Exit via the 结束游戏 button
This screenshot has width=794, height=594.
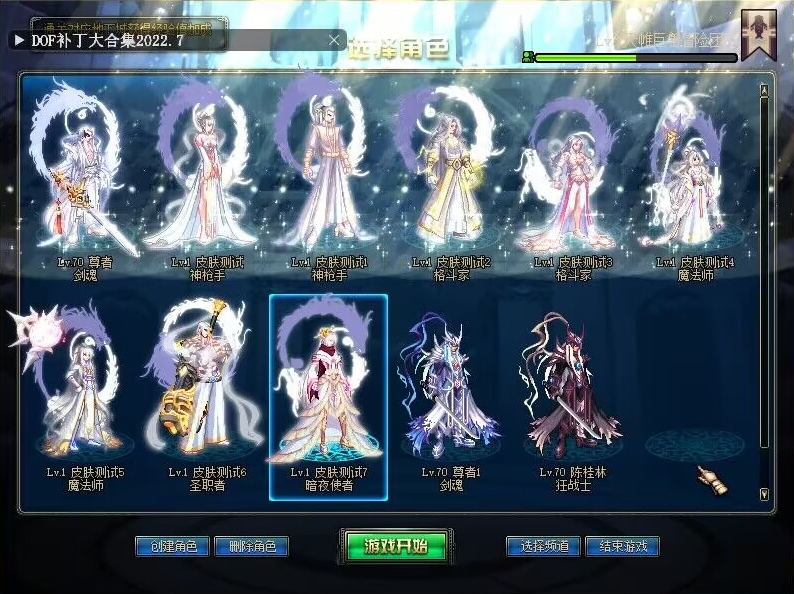pyautogui.click(x=622, y=546)
